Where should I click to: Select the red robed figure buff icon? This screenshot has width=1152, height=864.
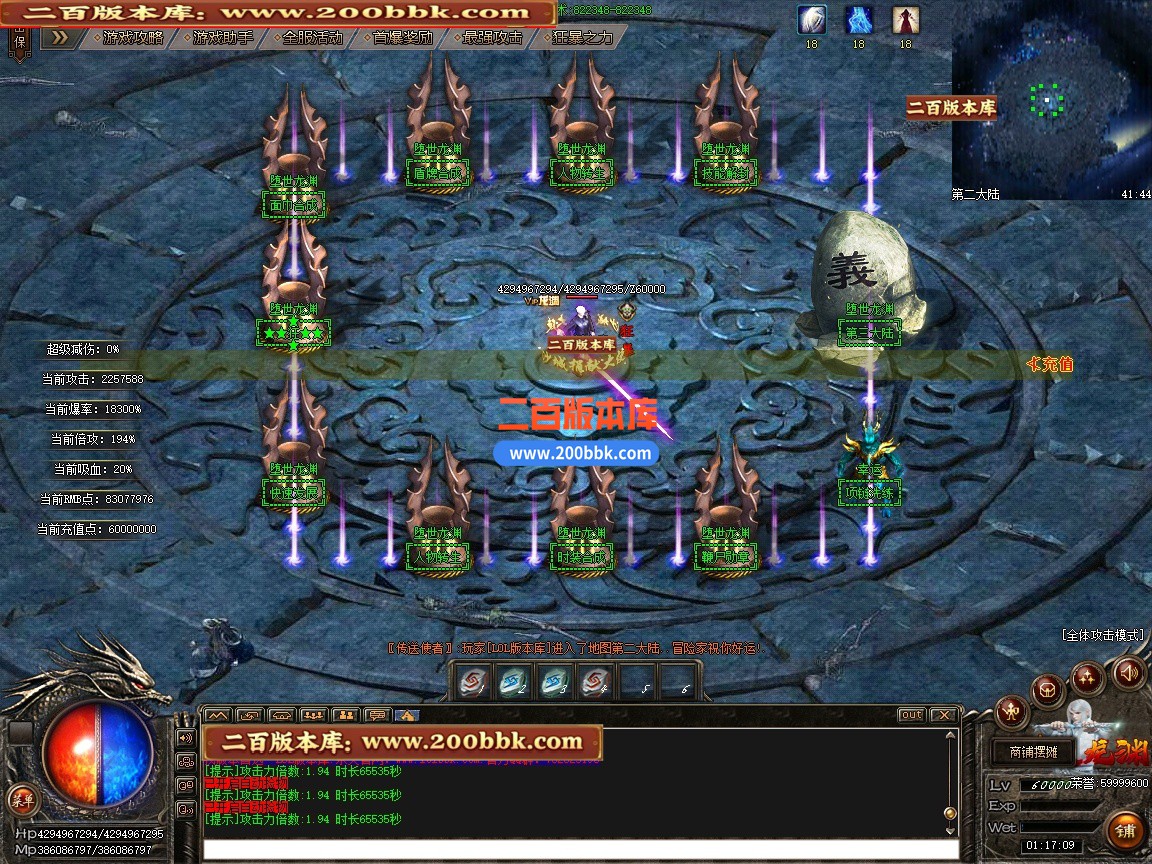[x=905, y=20]
